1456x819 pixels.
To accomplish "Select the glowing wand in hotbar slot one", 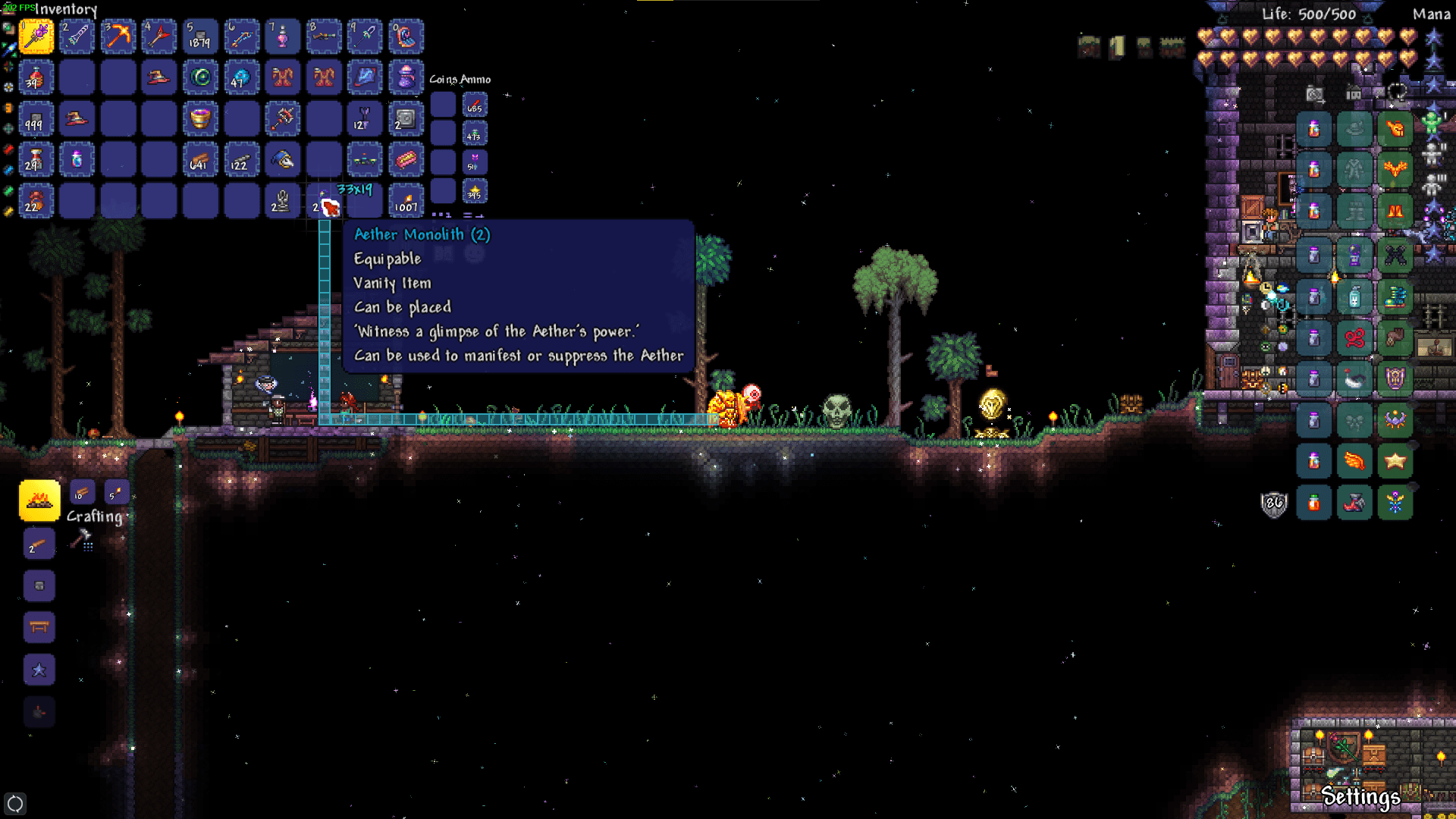I will [36, 36].
